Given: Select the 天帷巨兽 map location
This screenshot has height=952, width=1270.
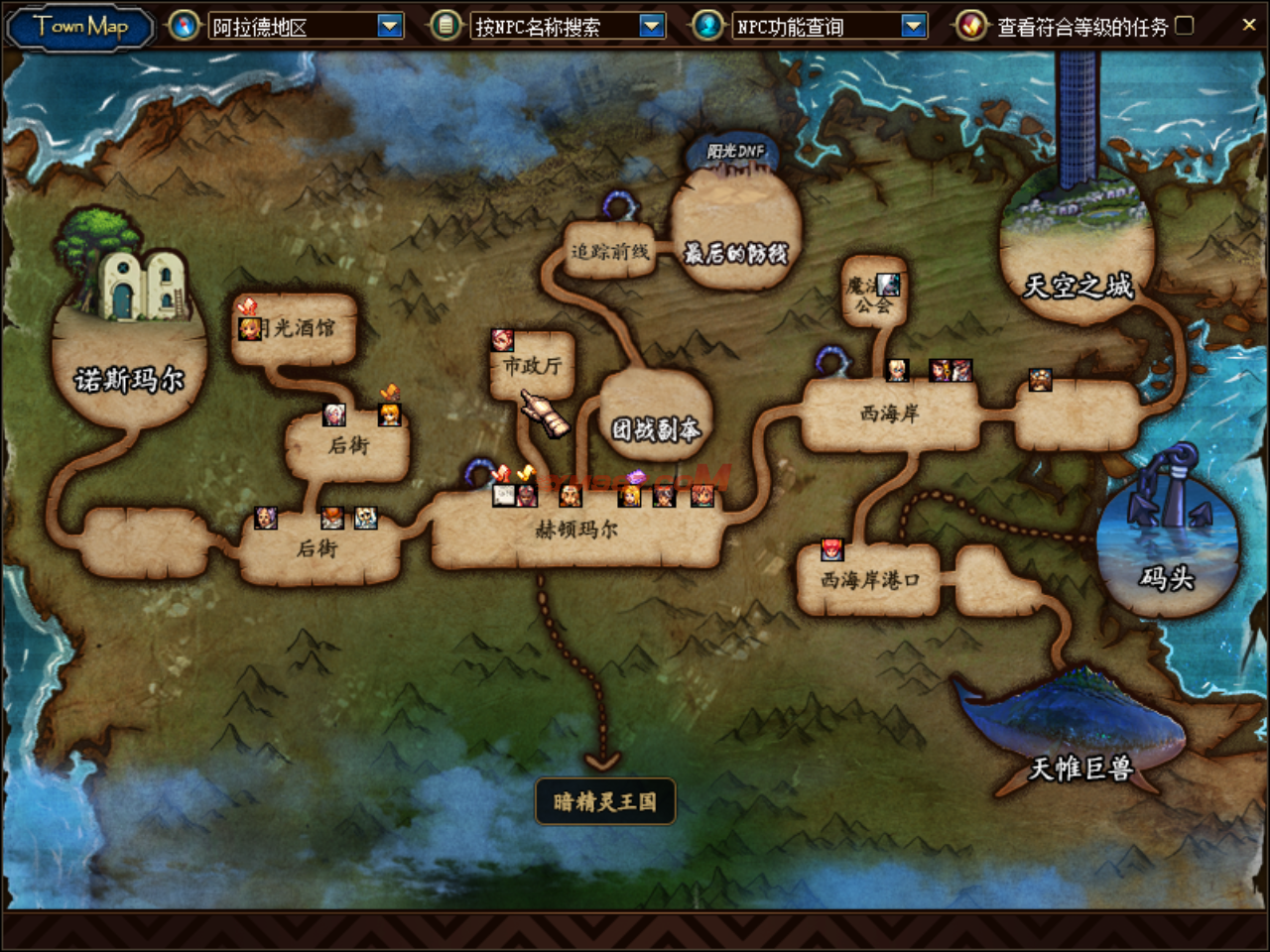Looking at the screenshot, I should (x=1079, y=767).
